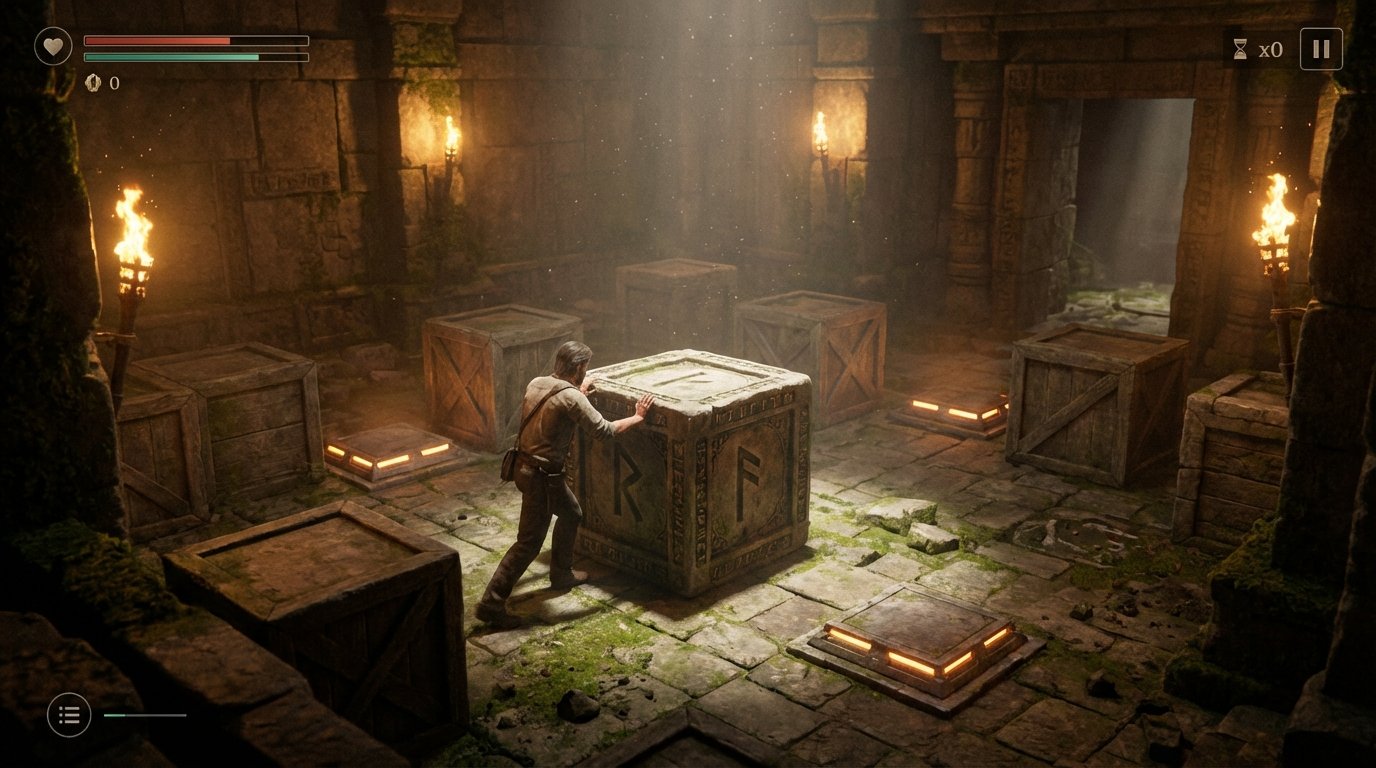
Task: Click the heart icon beside the health bars
Action: (52, 44)
